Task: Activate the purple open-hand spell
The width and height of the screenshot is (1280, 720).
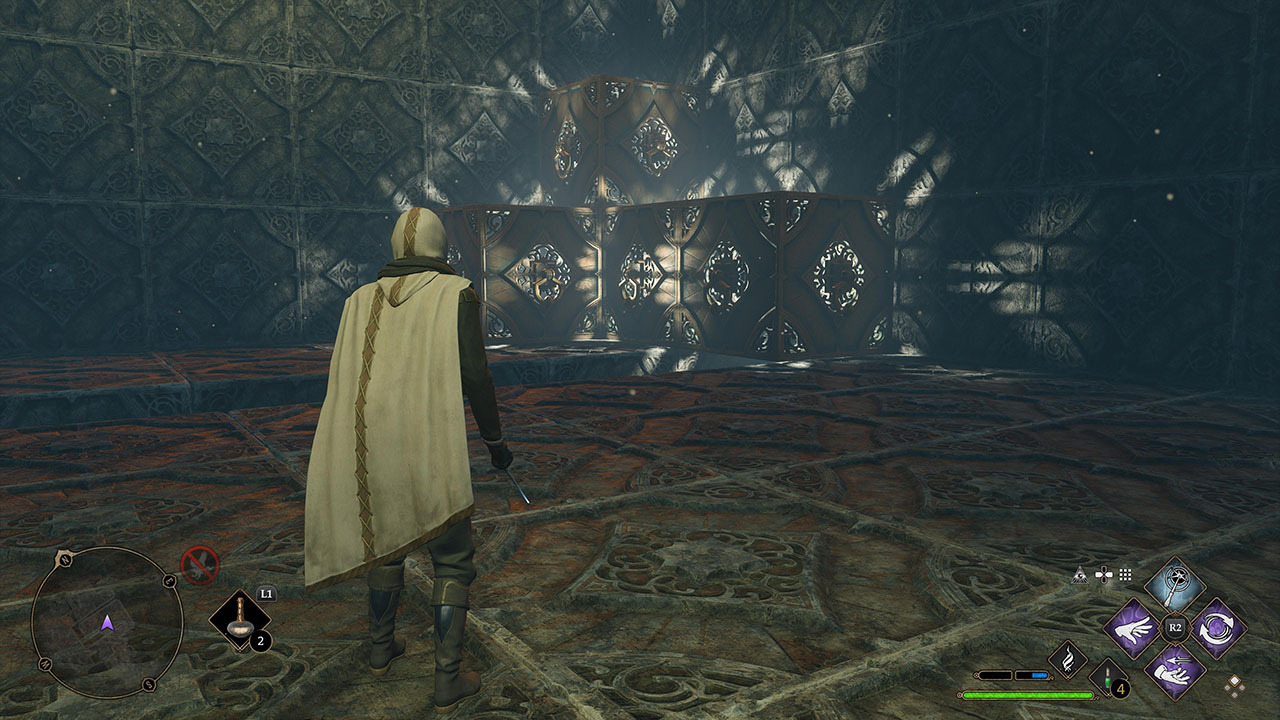Action: point(1132,628)
